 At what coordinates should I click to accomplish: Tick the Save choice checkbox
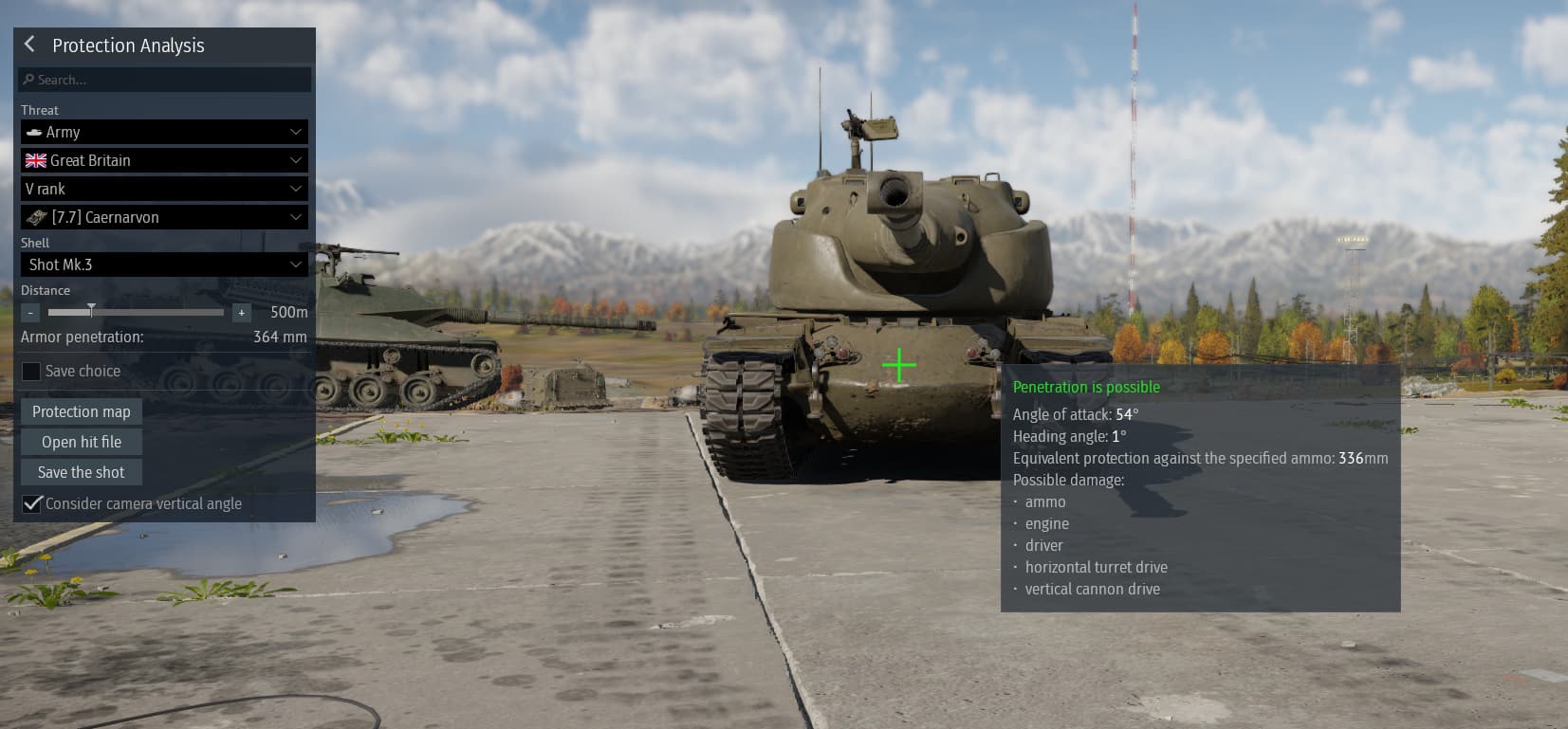click(x=31, y=371)
